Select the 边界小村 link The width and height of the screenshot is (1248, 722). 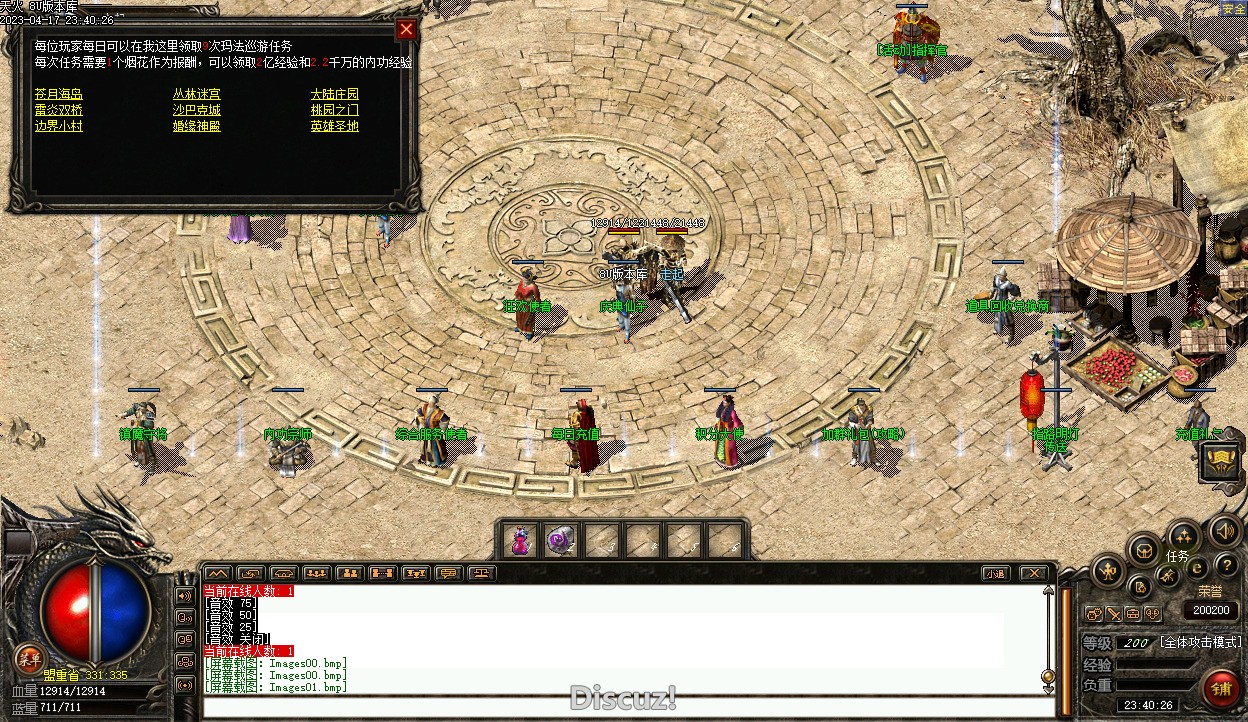click(x=58, y=126)
